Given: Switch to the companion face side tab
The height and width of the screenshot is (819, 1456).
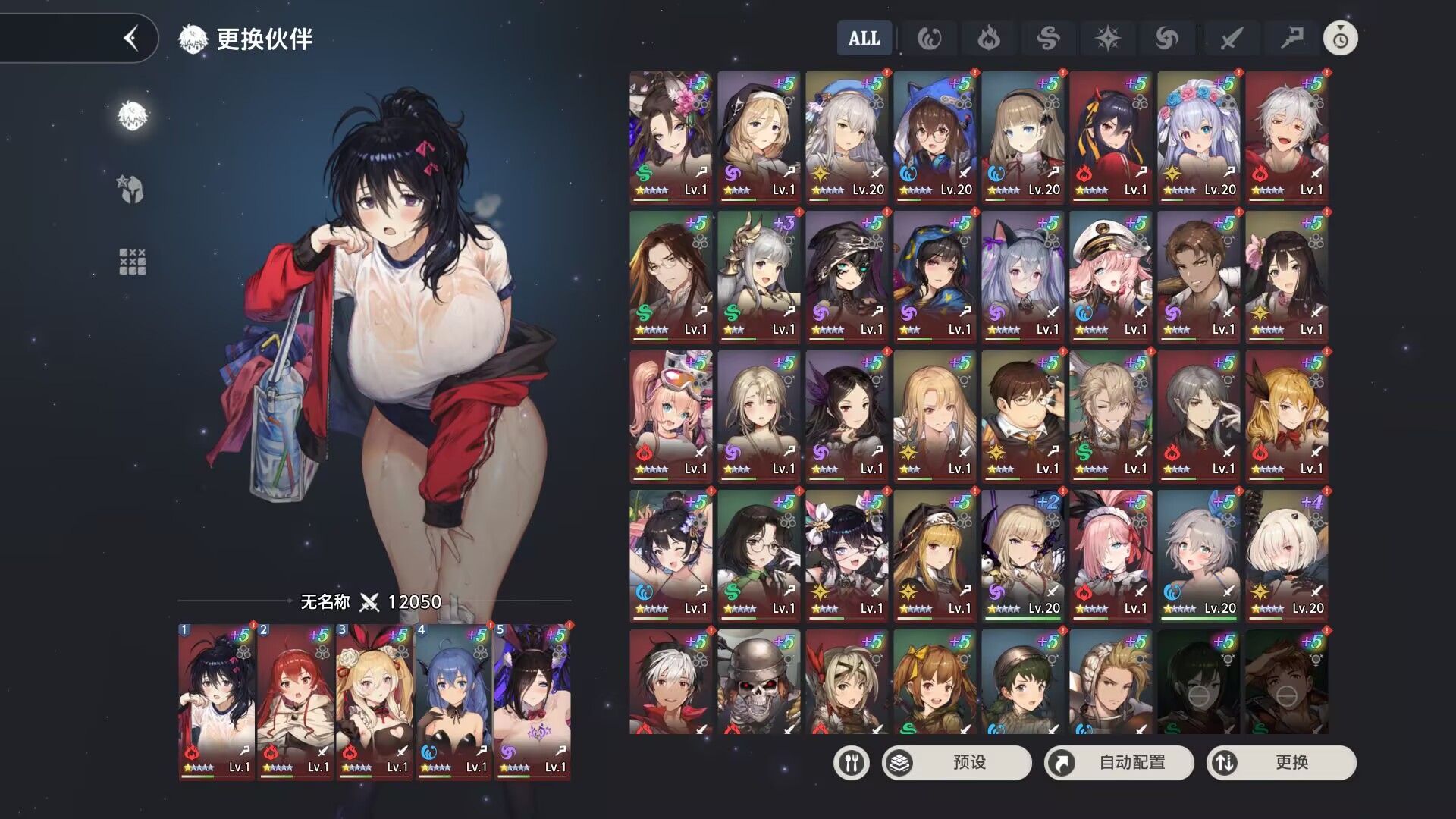Looking at the screenshot, I should click(x=132, y=116).
